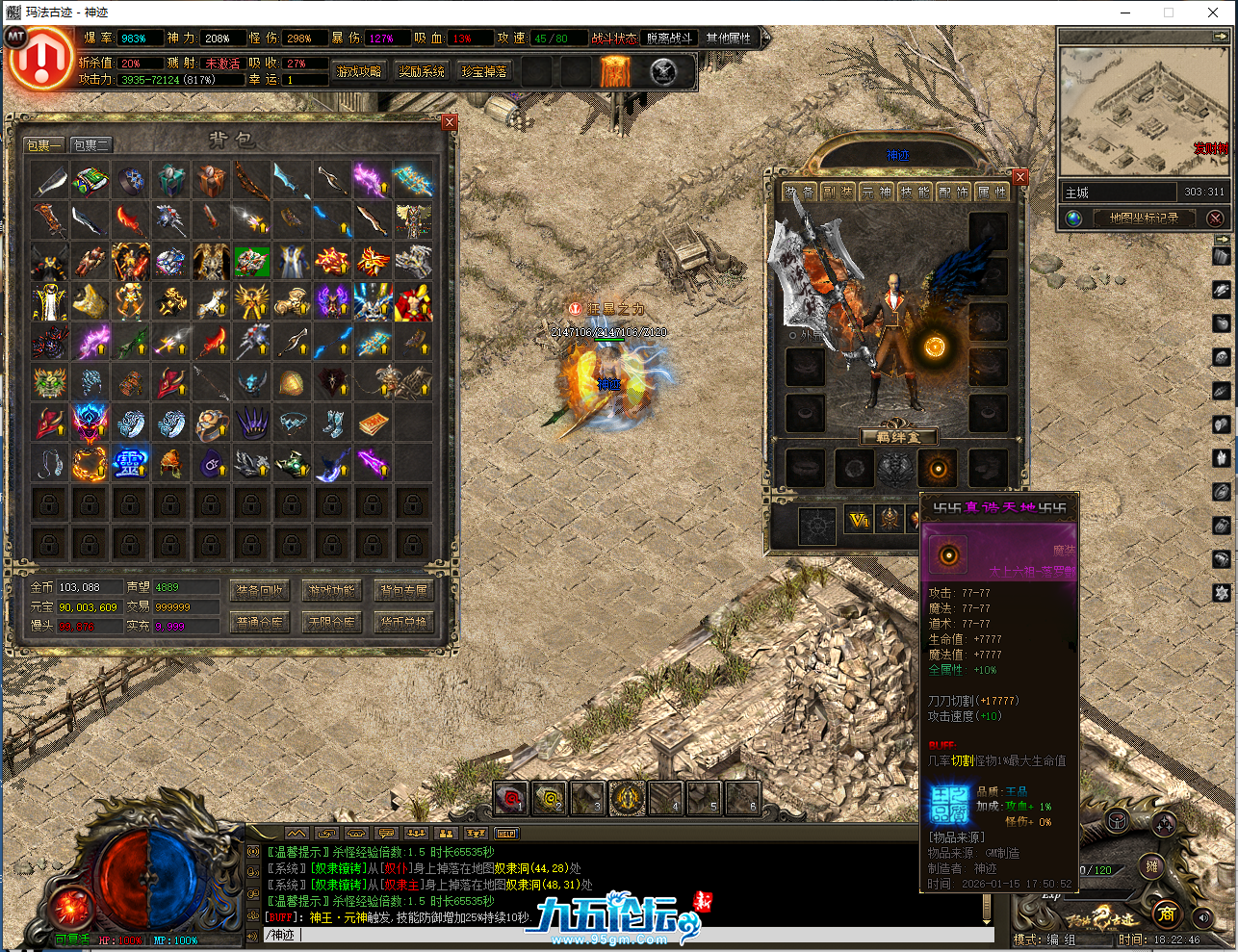Click the 脱离战斗 leave combat button
Image resolution: width=1238 pixels, height=952 pixels.
click(x=669, y=39)
